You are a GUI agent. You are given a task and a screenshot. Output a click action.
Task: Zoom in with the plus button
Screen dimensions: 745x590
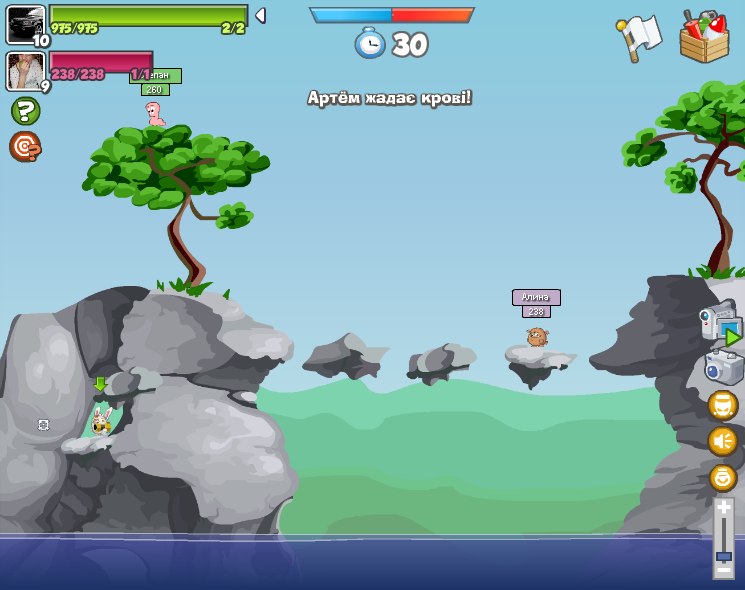click(x=723, y=509)
